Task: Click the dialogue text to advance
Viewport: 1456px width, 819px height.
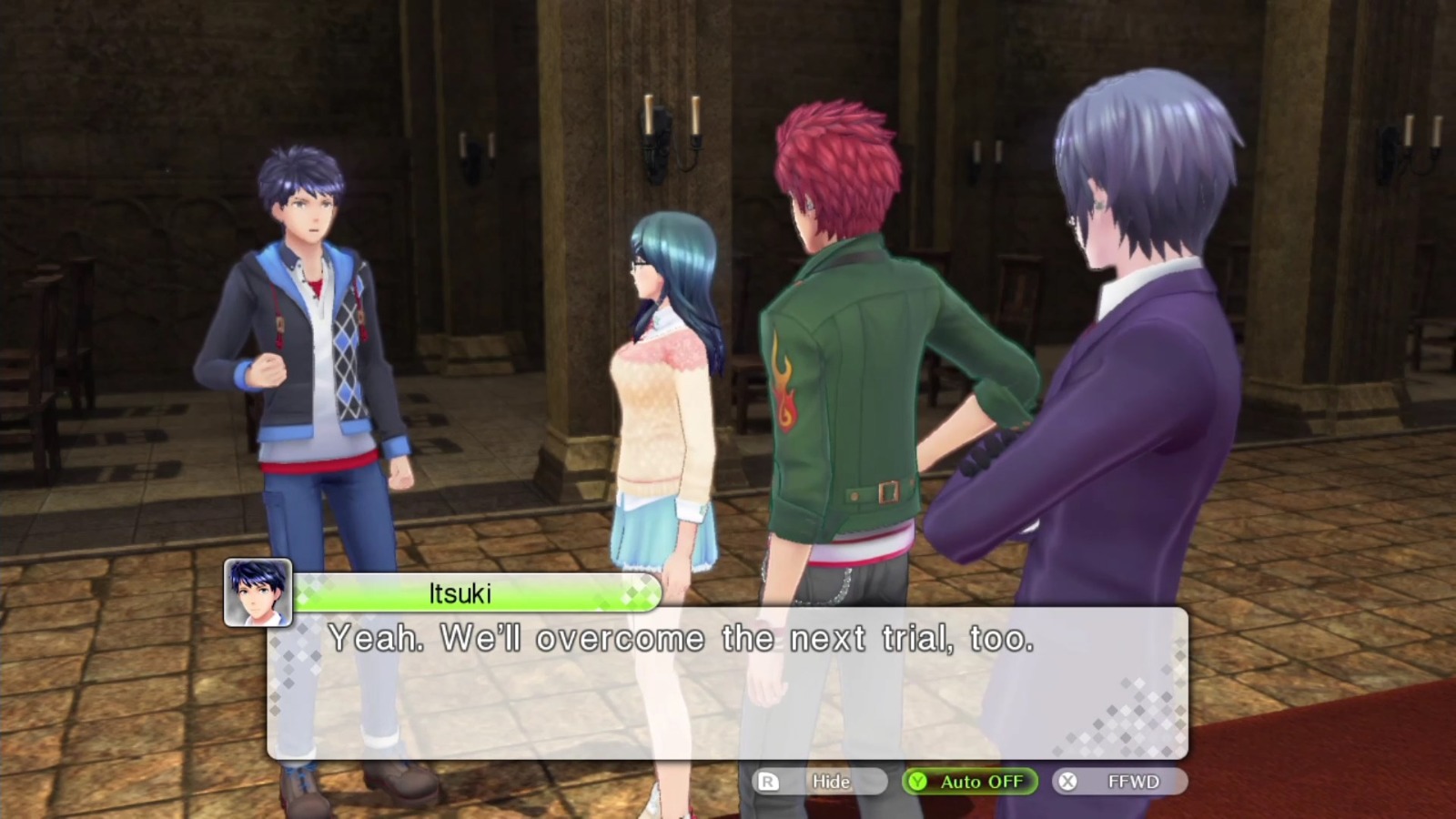Action: (682, 638)
